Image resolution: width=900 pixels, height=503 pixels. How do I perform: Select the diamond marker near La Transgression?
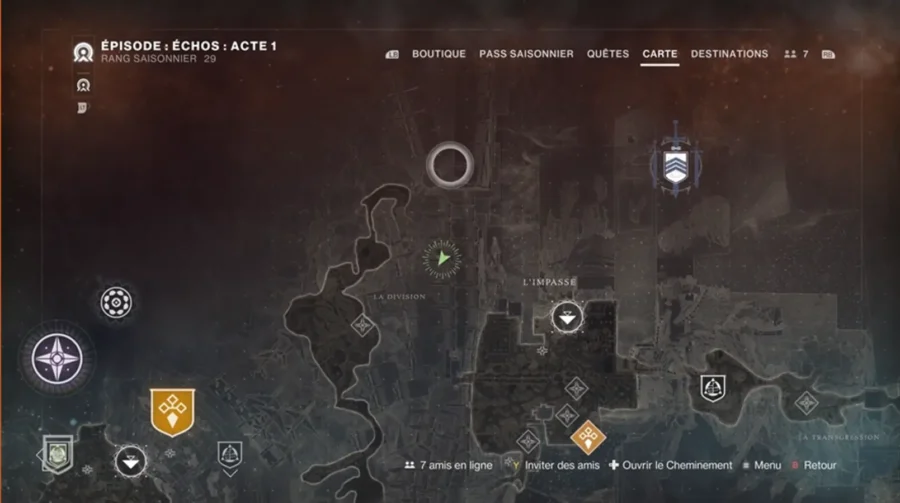pyautogui.click(x=806, y=403)
